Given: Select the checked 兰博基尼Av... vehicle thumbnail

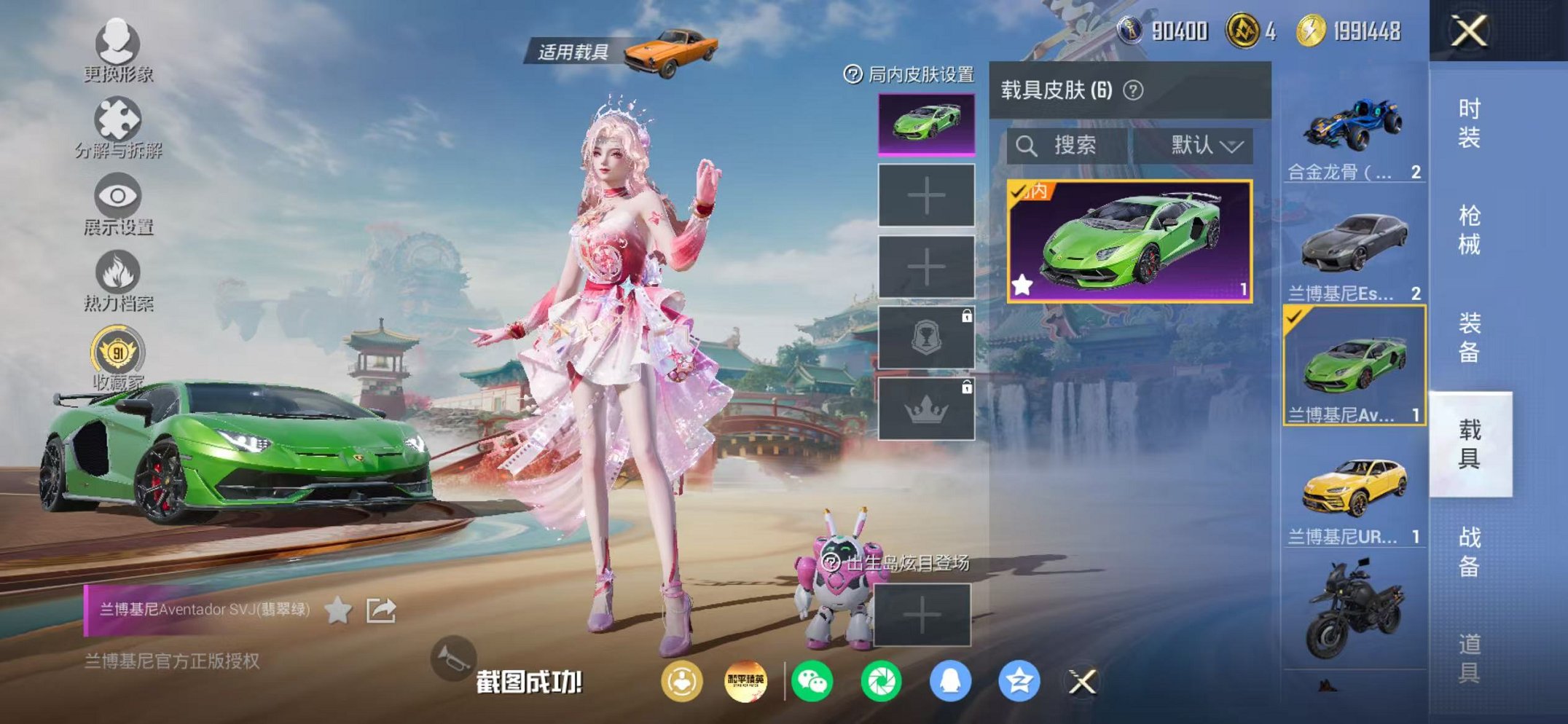Looking at the screenshot, I should click(1357, 364).
